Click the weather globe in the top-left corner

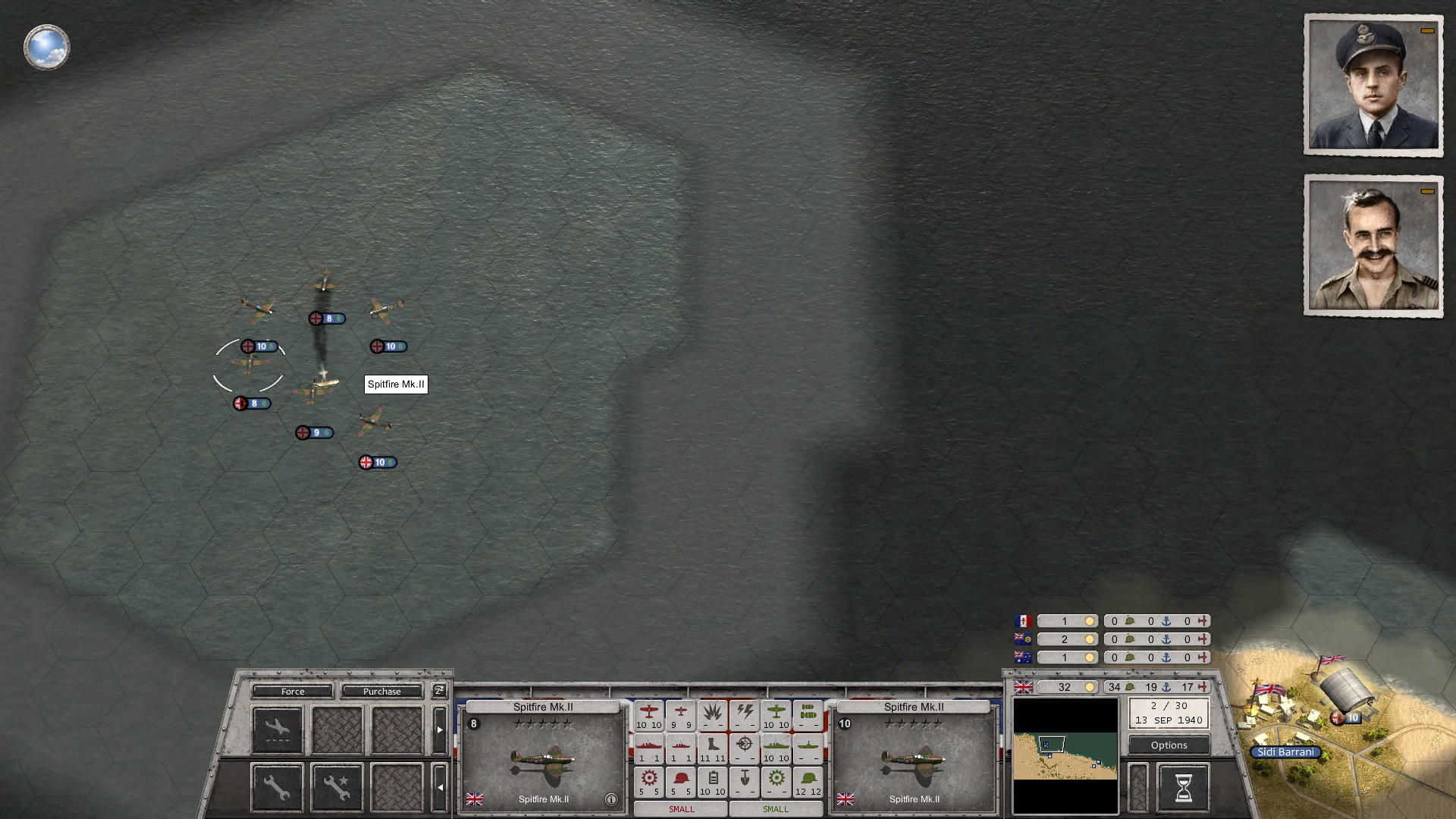pos(46,46)
